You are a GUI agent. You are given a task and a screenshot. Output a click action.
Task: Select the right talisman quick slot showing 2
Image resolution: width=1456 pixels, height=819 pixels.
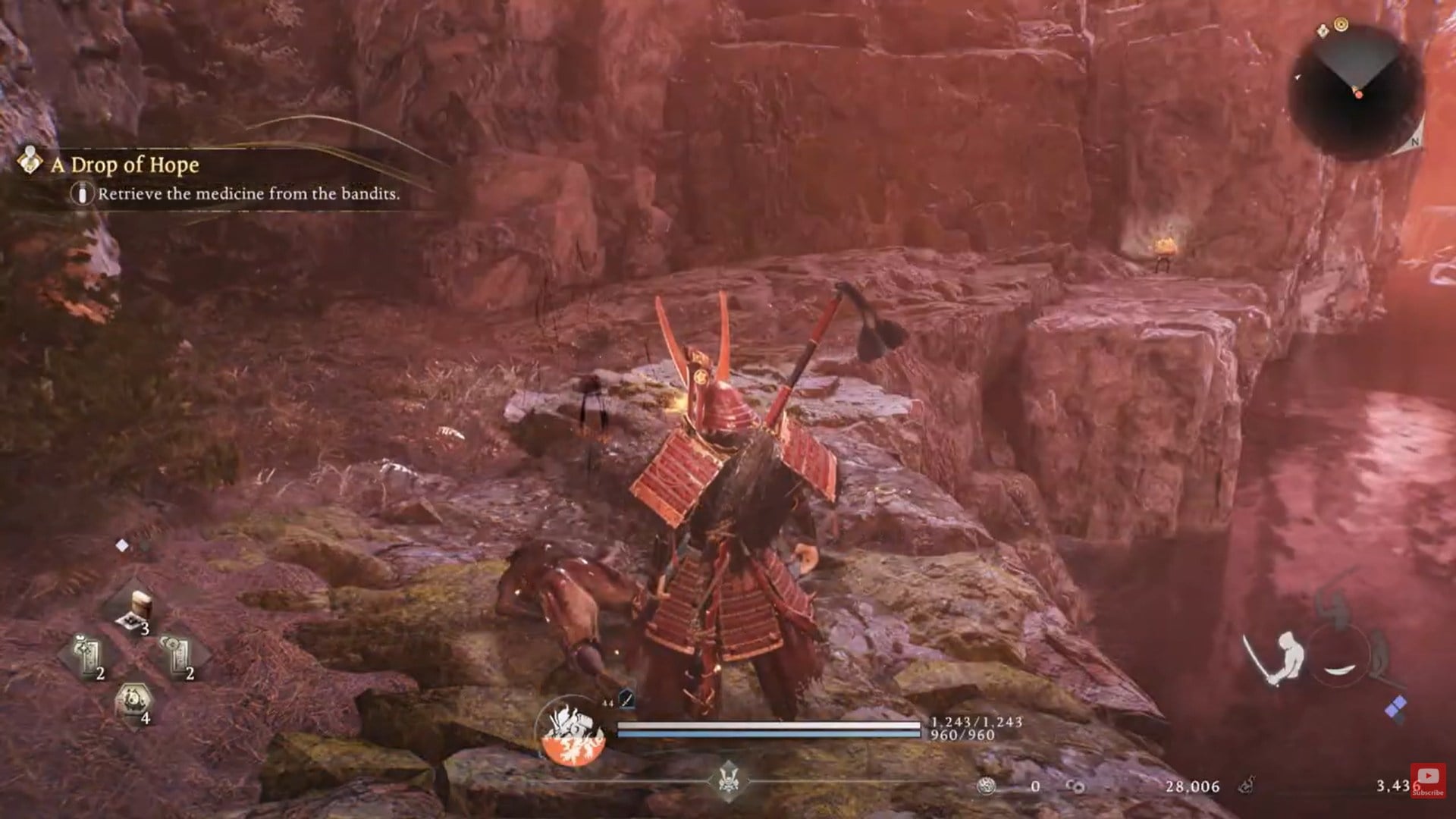click(176, 653)
